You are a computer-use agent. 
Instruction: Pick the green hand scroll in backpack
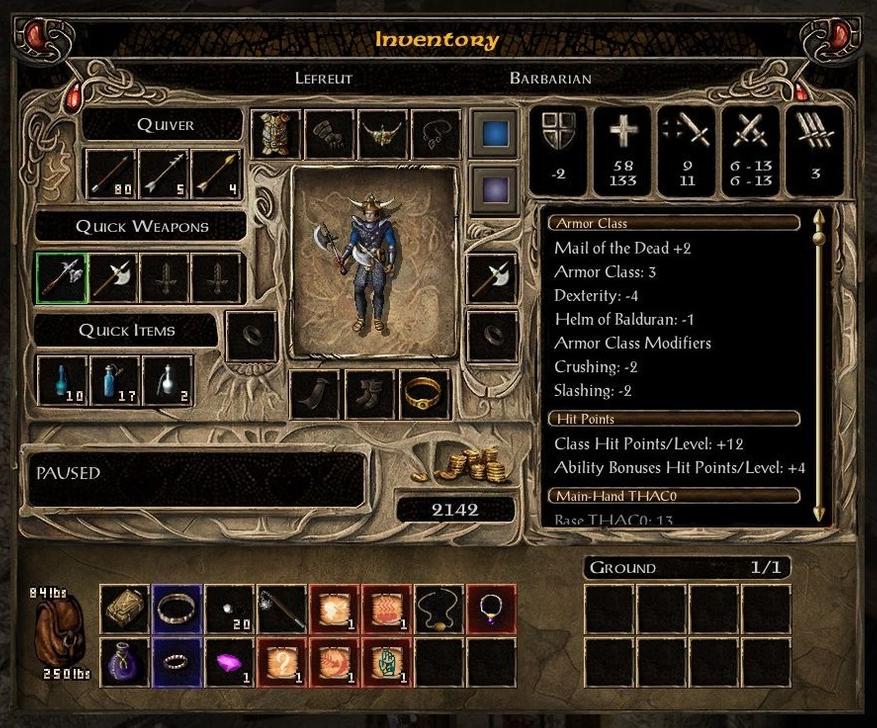387,662
